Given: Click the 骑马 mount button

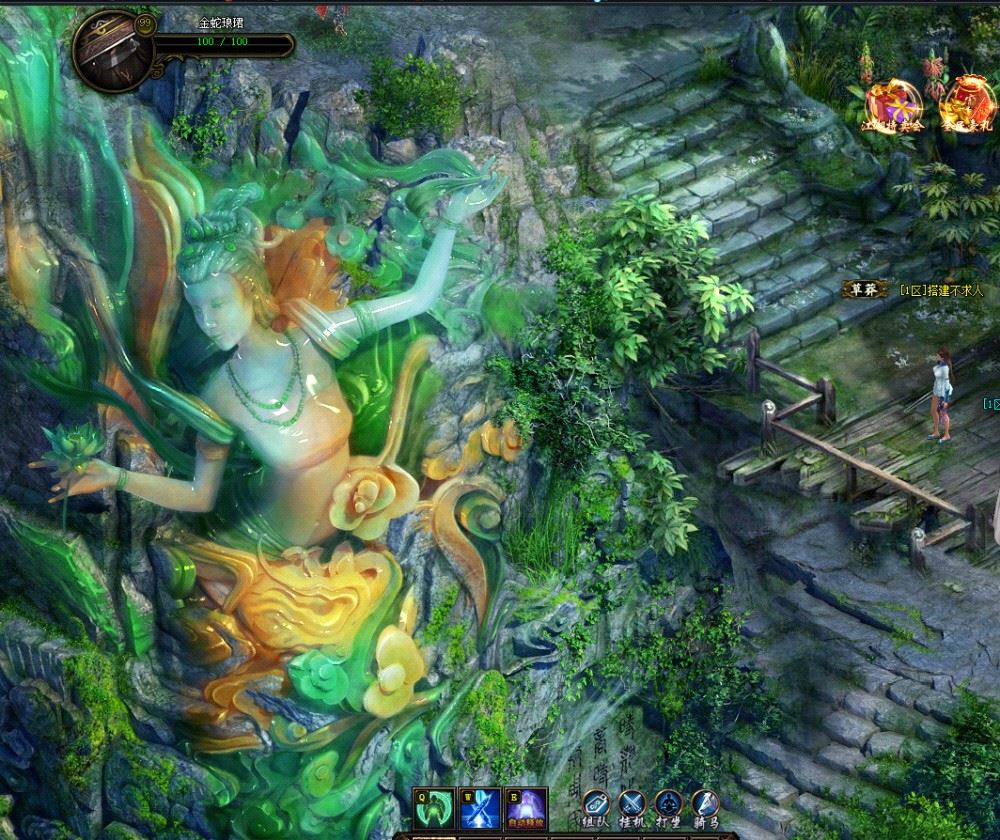Looking at the screenshot, I should [705, 804].
